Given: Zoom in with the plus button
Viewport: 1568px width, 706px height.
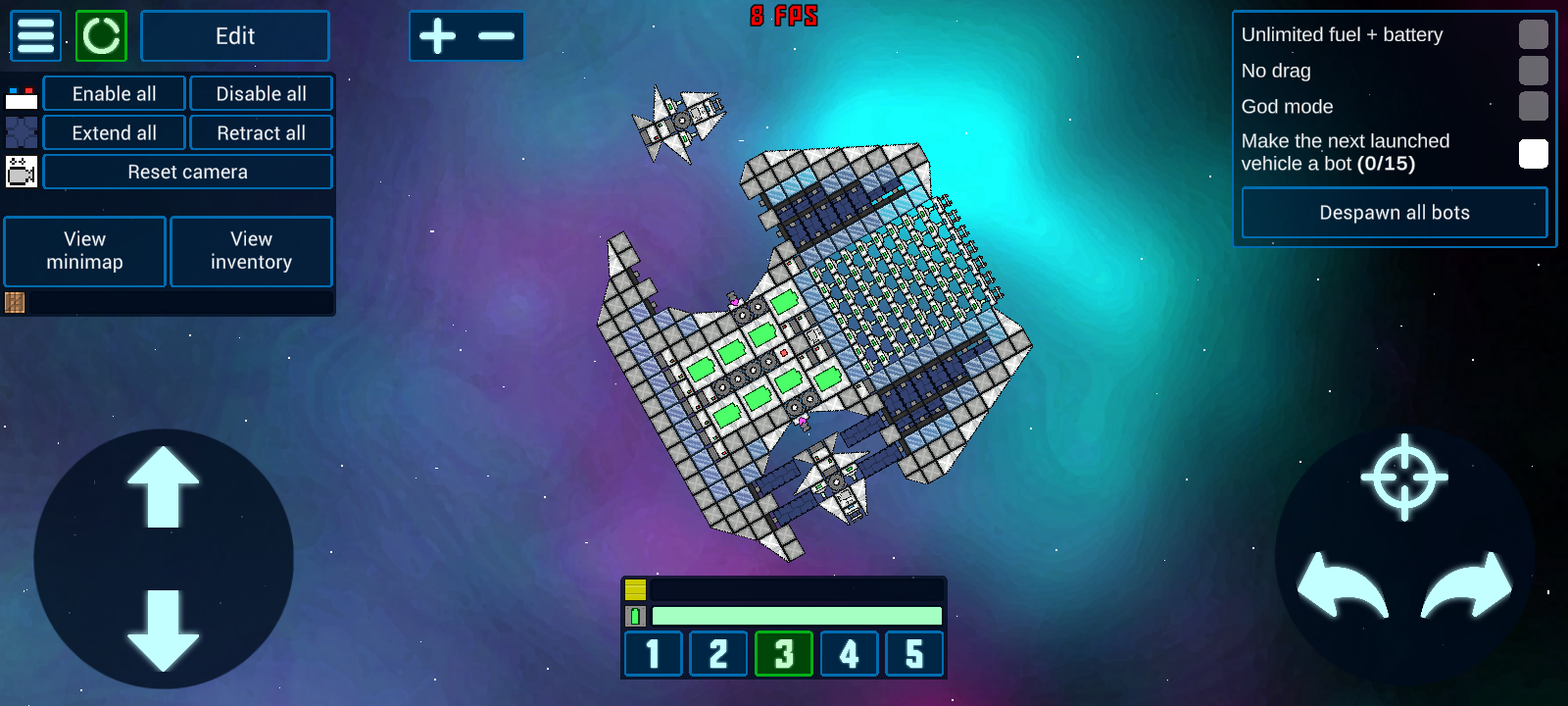Looking at the screenshot, I should pos(438,36).
